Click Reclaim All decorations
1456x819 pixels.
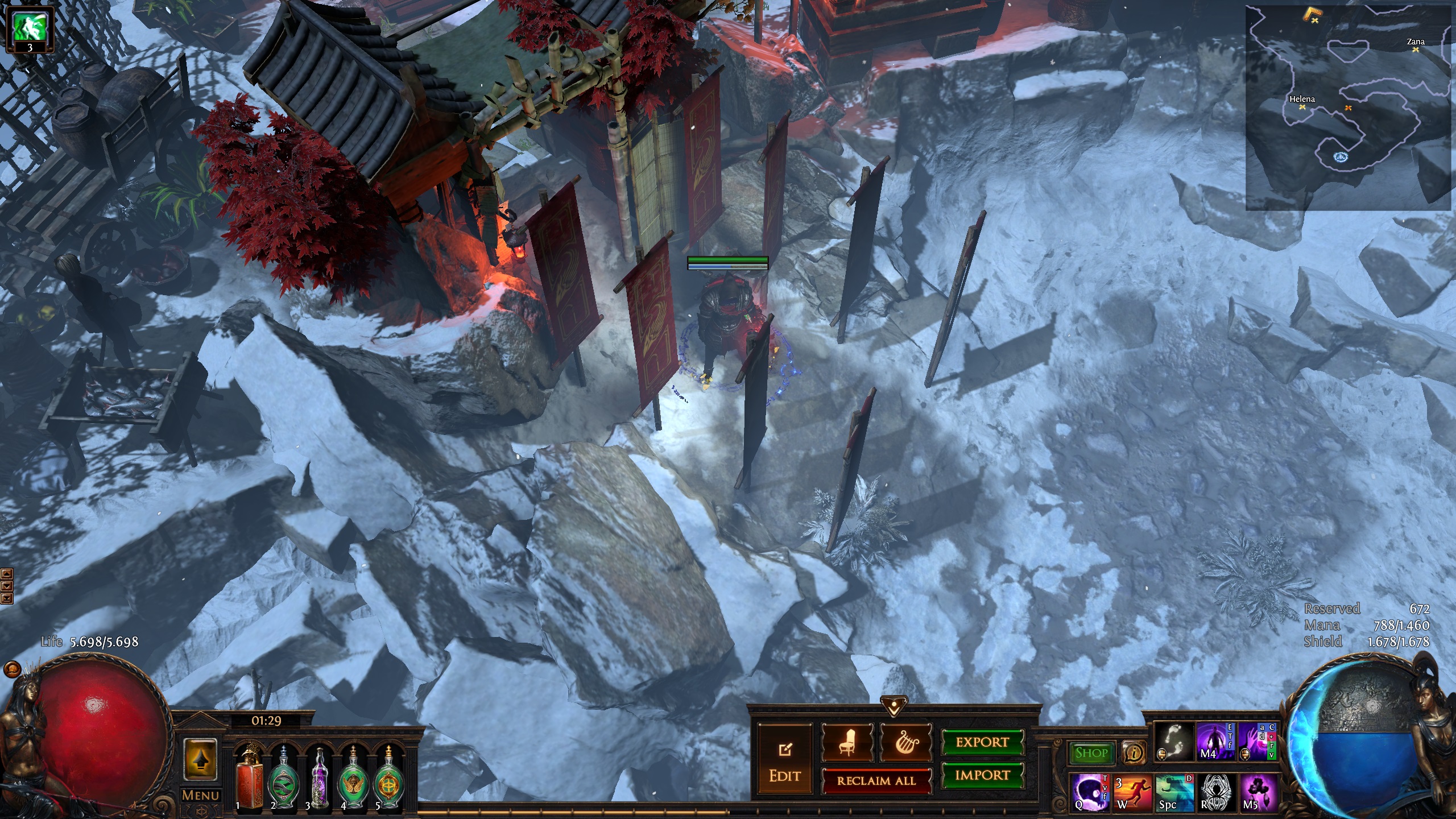pyautogui.click(x=876, y=781)
